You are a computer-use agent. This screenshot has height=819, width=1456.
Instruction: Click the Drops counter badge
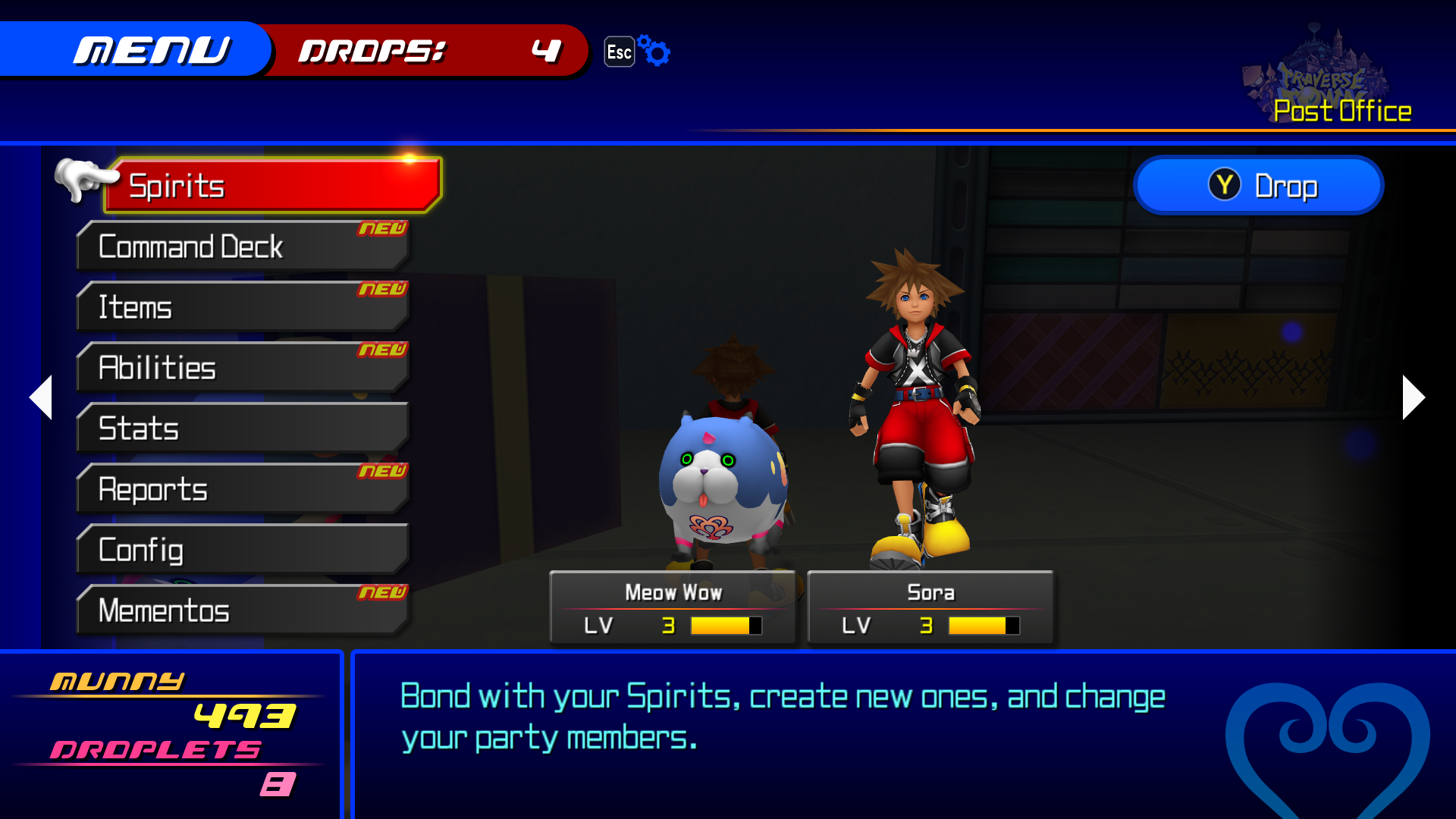click(425, 52)
